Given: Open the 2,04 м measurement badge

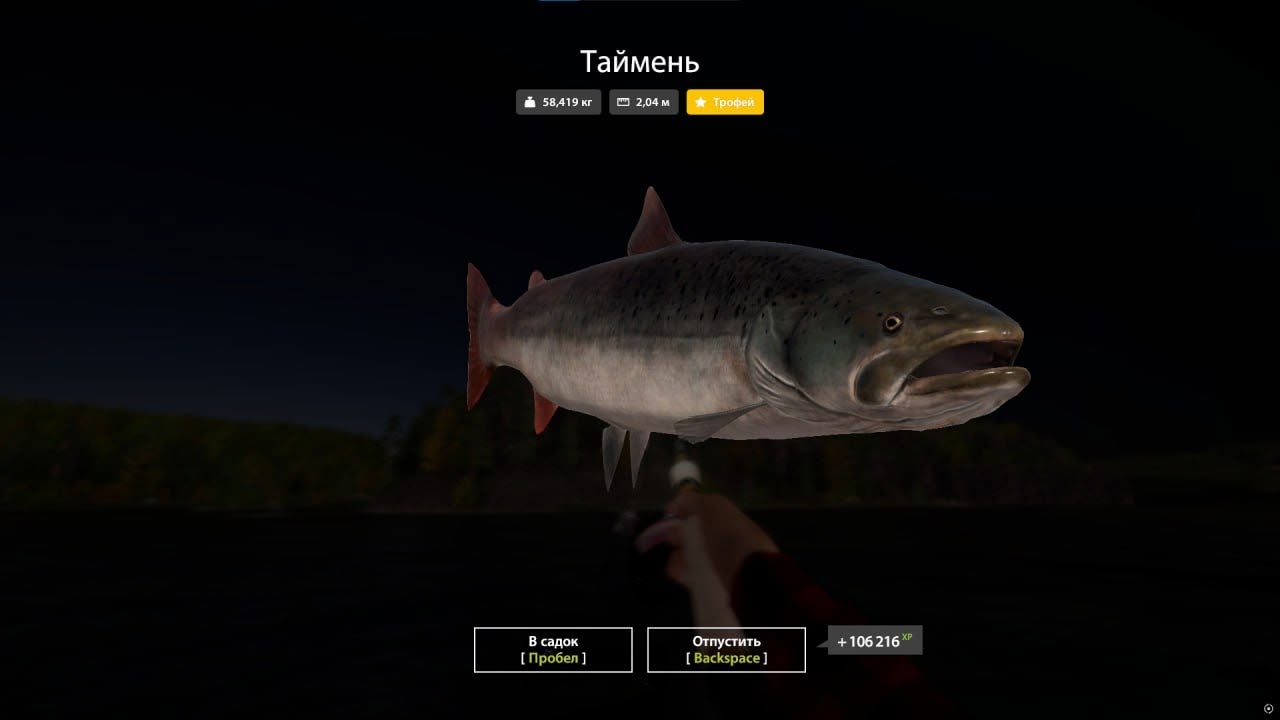Looking at the screenshot, I should (643, 101).
